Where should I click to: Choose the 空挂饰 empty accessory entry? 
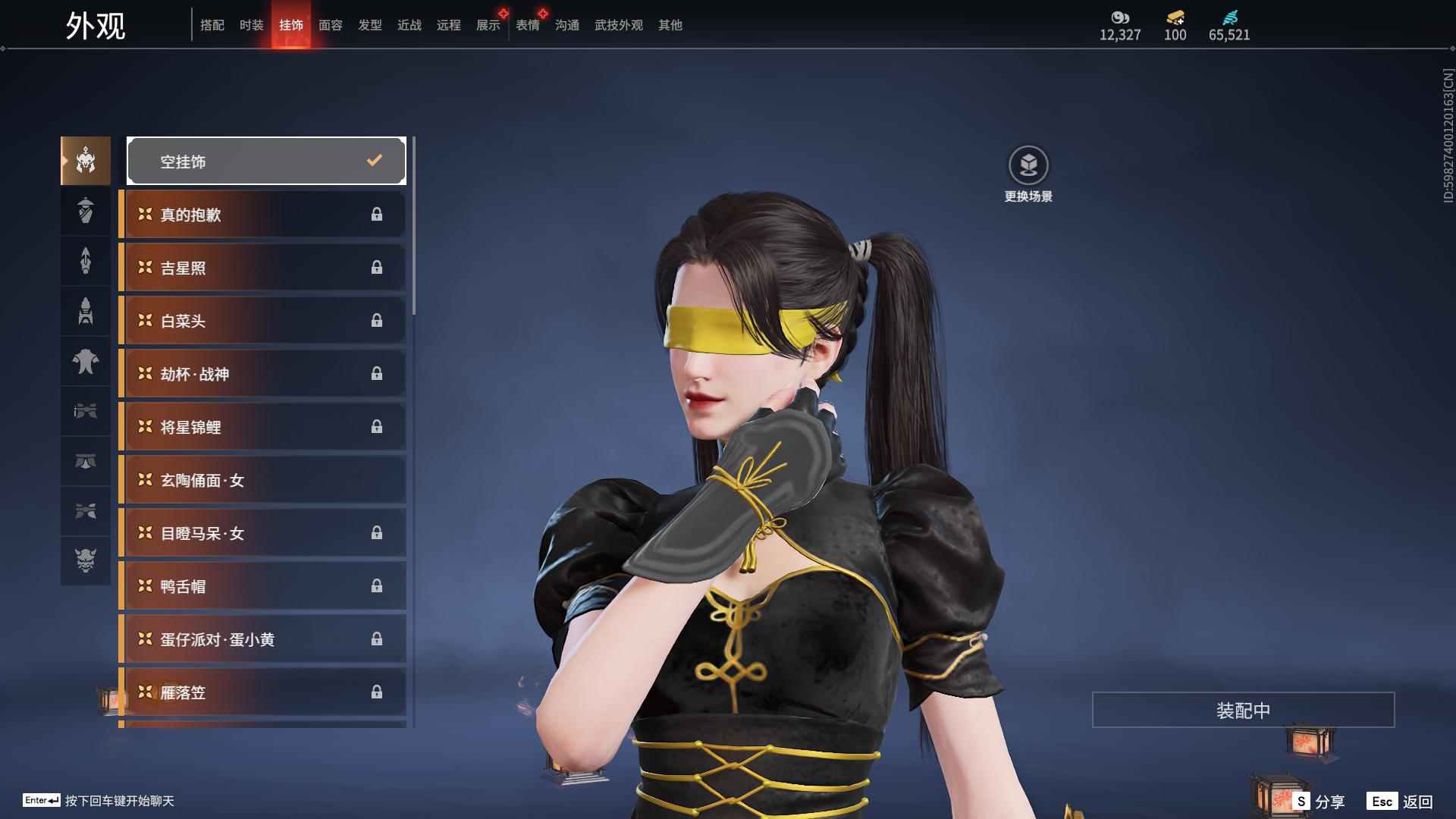pyautogui.click(x=266, y=161)
